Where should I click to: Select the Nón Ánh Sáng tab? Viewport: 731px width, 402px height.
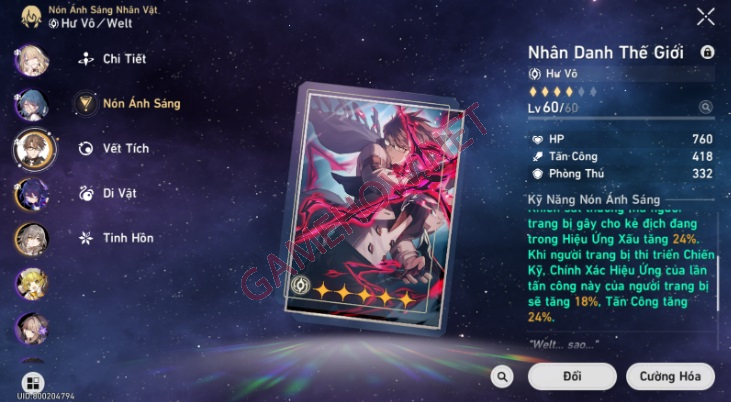point(141,103)
